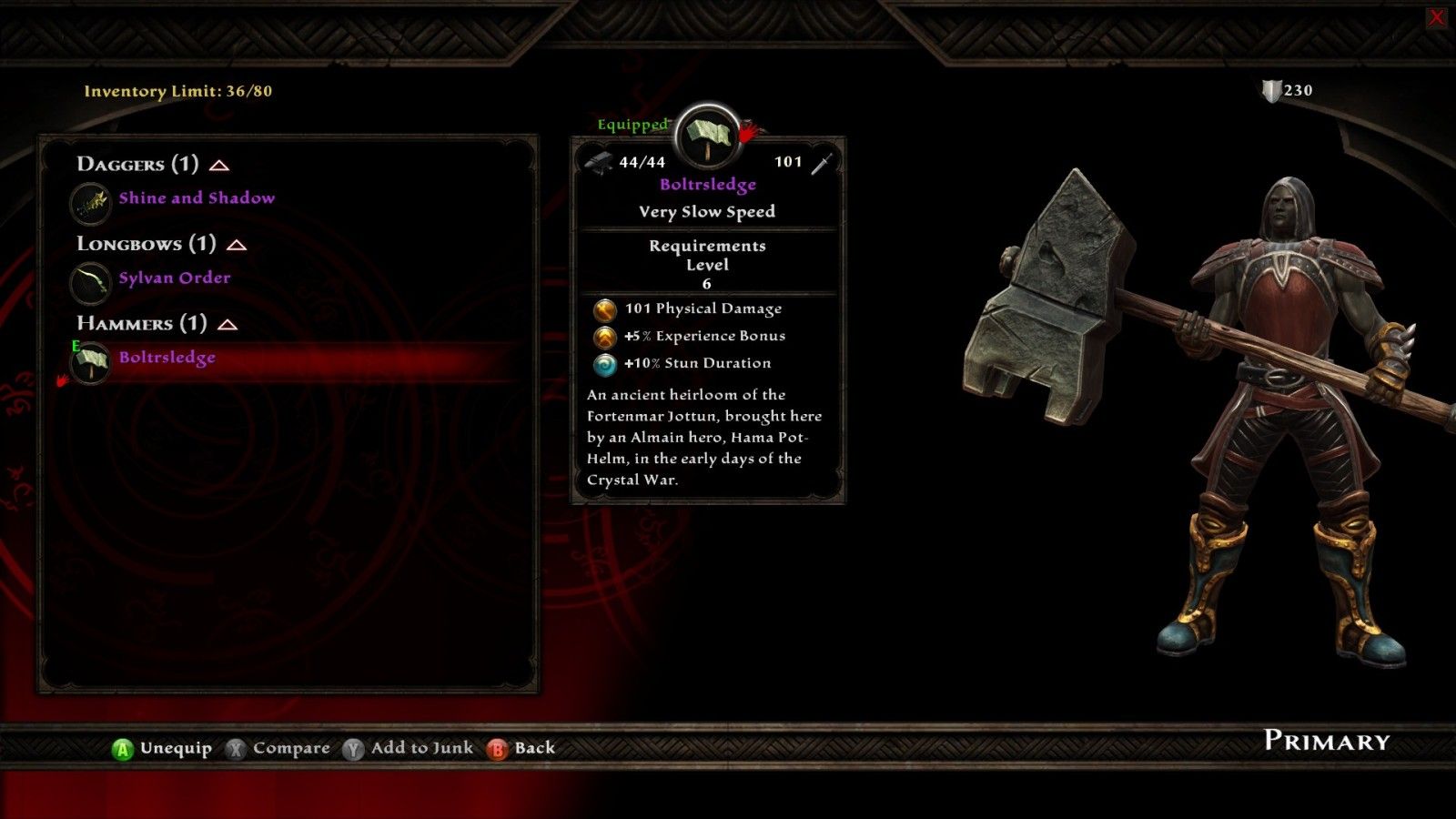Collapse the Daggers category

coord(219,166)
